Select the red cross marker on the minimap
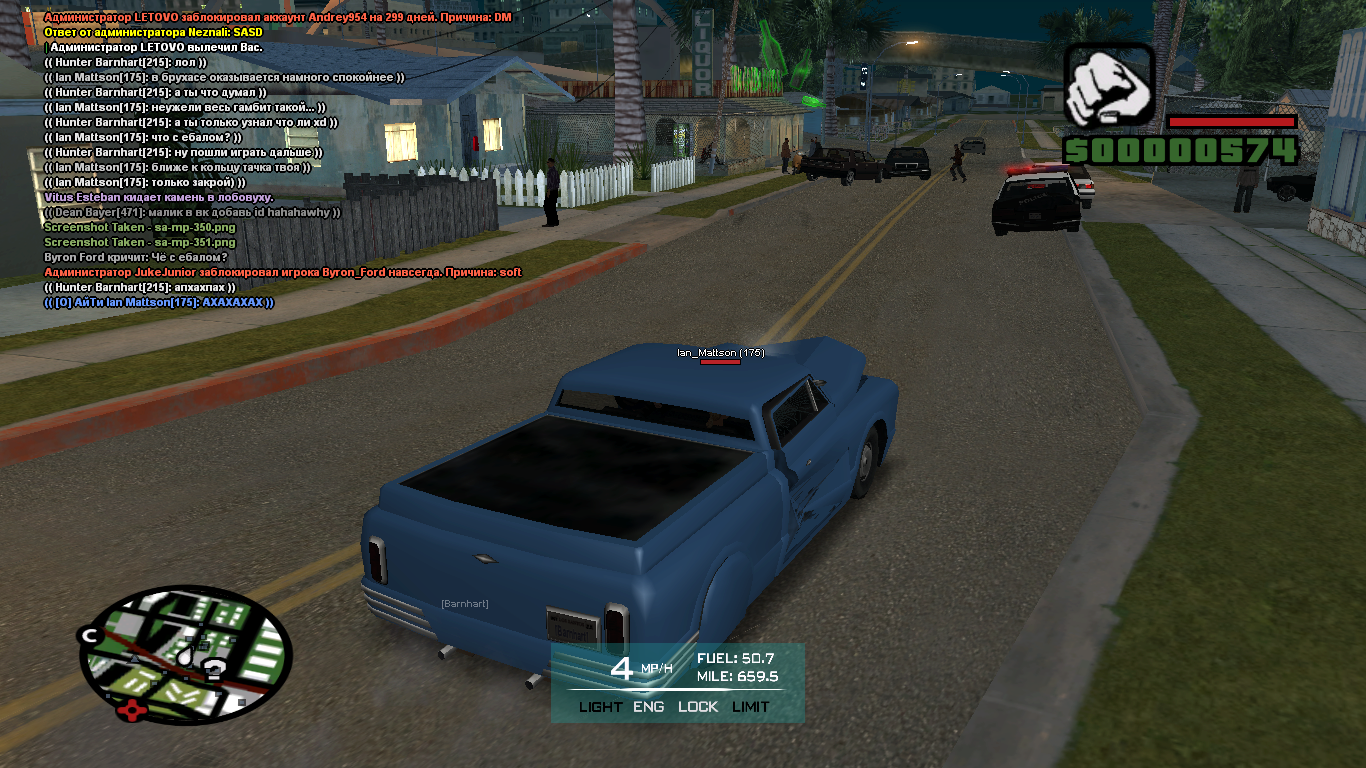 click(x=130, y=712)
